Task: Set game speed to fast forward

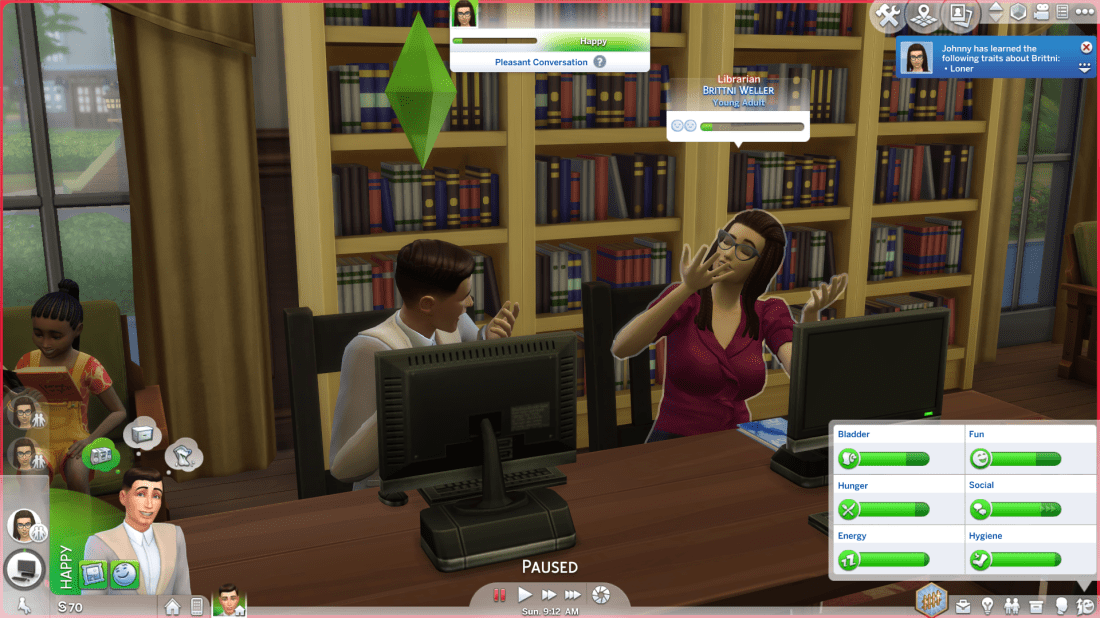Action: [549, 595]
